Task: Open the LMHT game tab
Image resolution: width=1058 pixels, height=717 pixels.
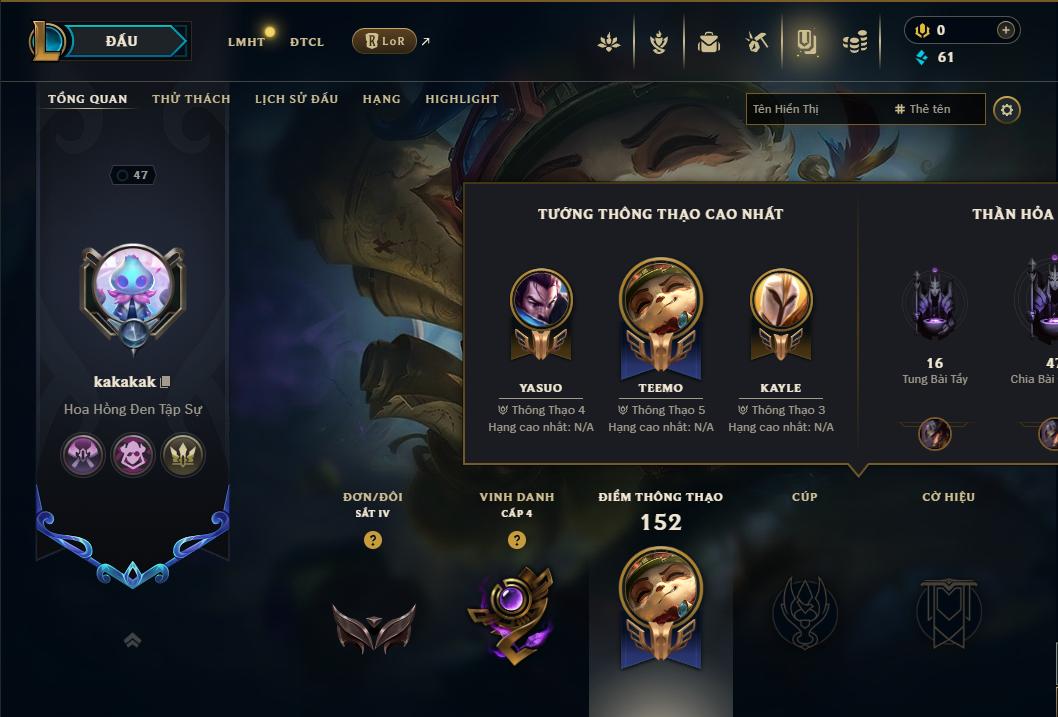Action: coord(246,42)
